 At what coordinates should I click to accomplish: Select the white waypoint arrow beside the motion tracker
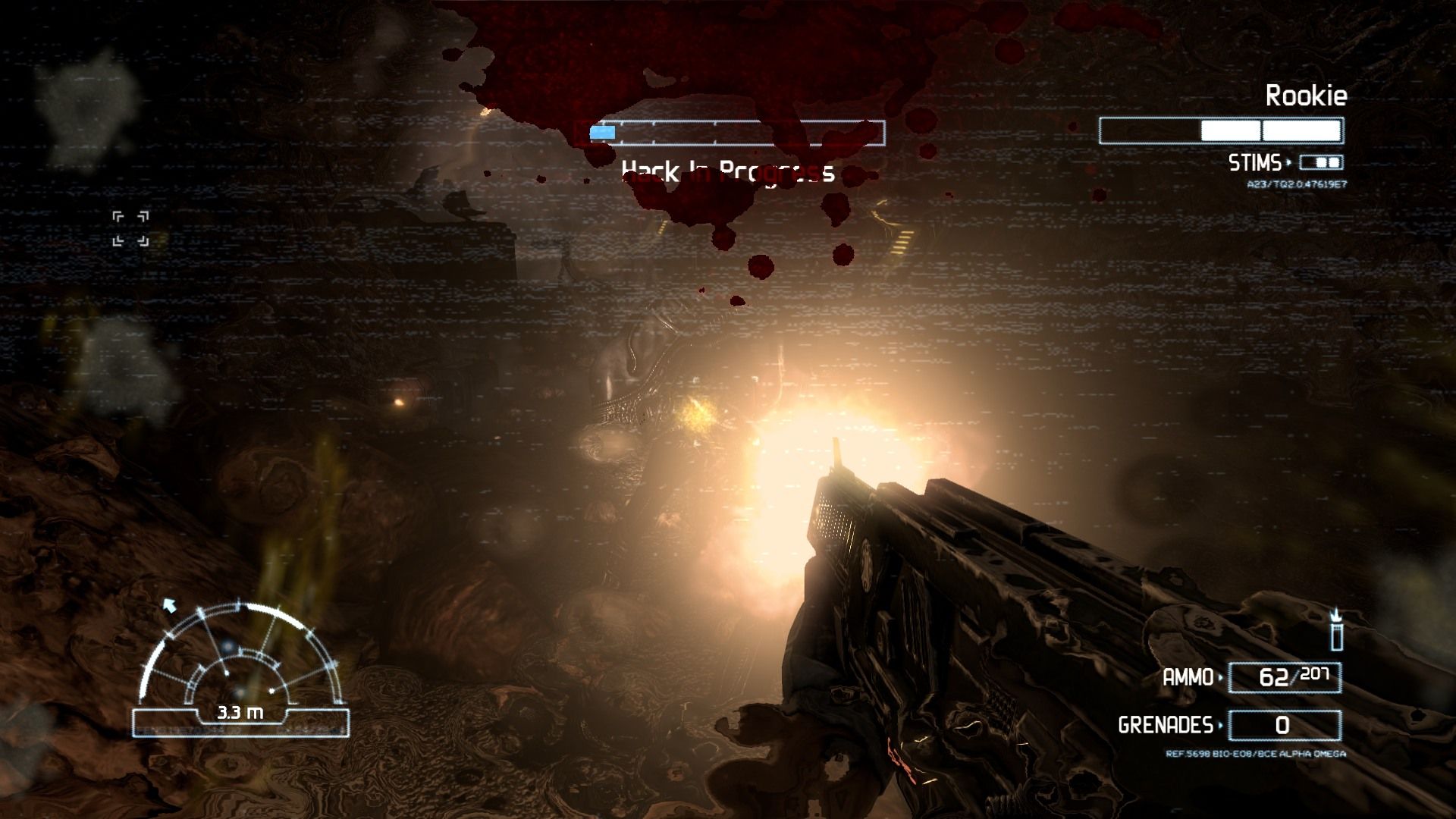170,606
